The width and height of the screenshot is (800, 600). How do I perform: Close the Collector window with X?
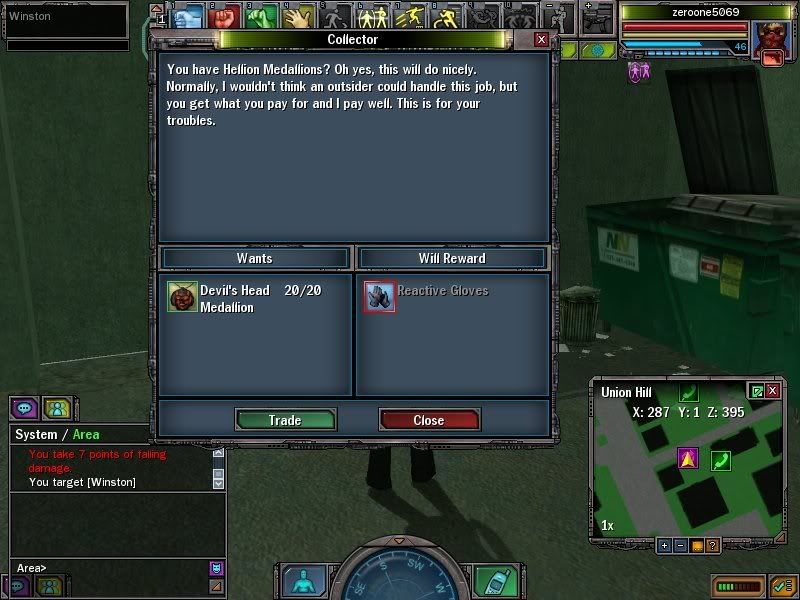point(541,39)
